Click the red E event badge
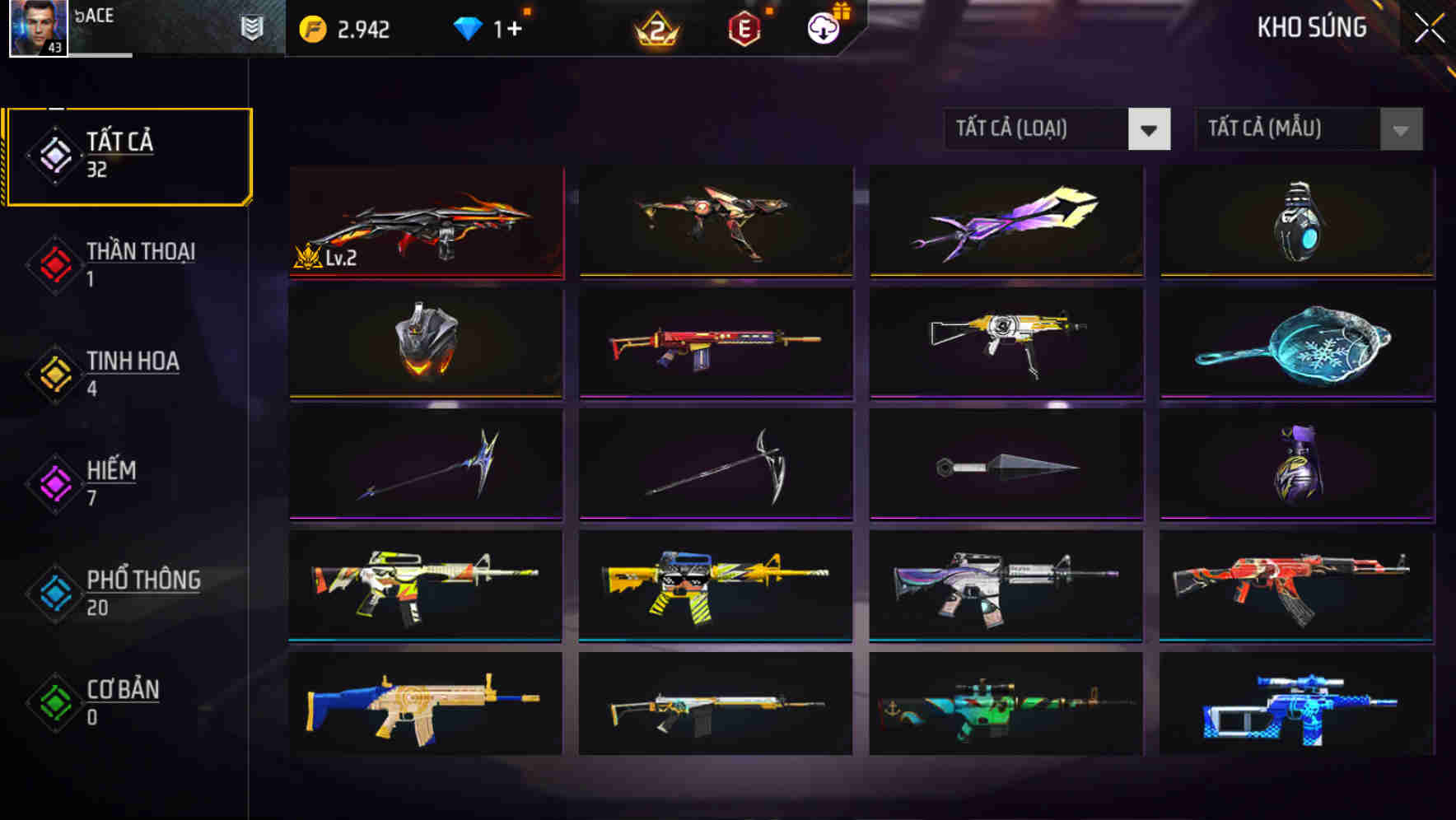This screenshot has height=820, width=1456. [745, 27]
